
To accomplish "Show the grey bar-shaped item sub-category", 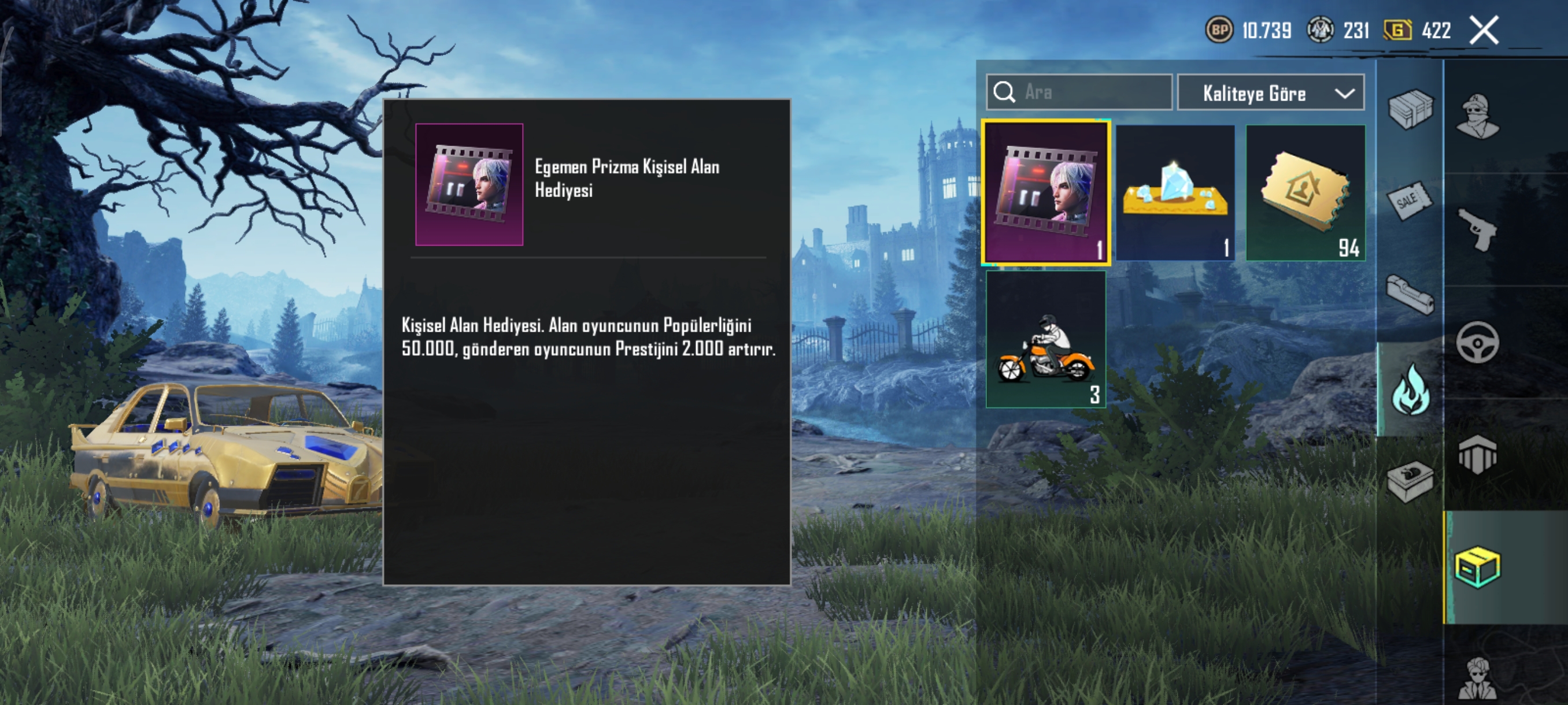I will point(1410,295).
